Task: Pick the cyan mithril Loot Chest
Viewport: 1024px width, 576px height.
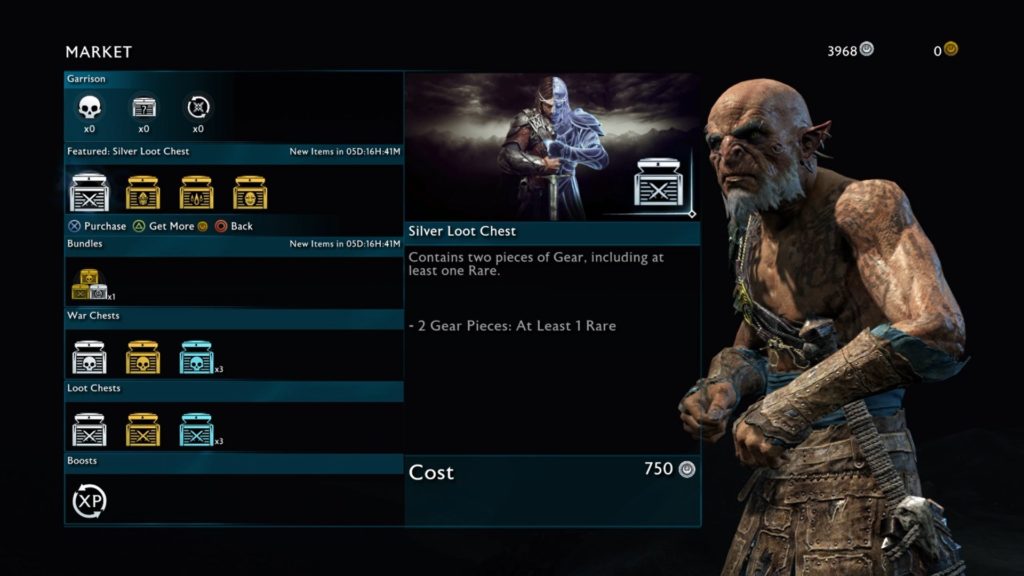Action: [196, 429]
